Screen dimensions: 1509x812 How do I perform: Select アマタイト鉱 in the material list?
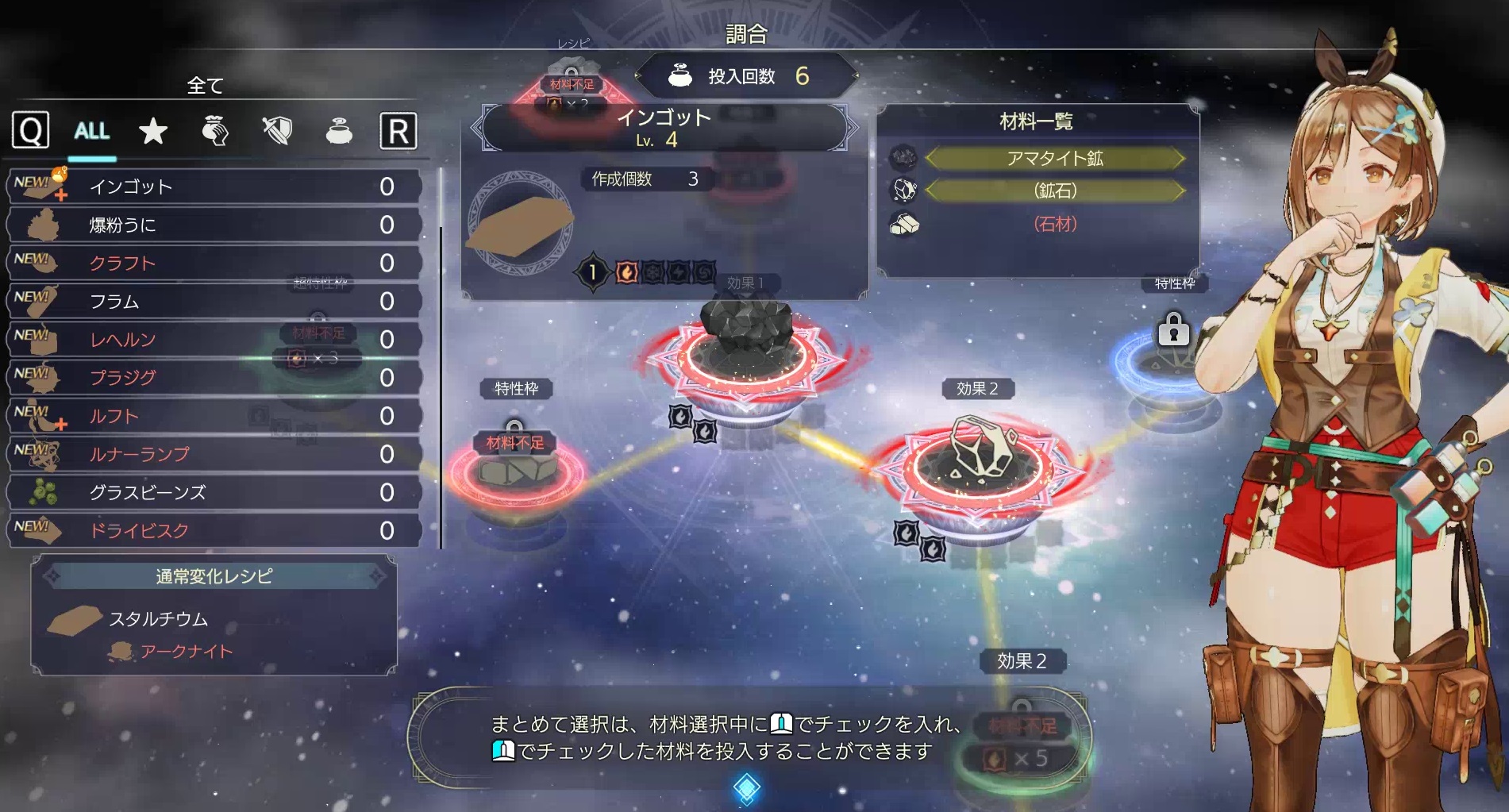pos(1054,159)
